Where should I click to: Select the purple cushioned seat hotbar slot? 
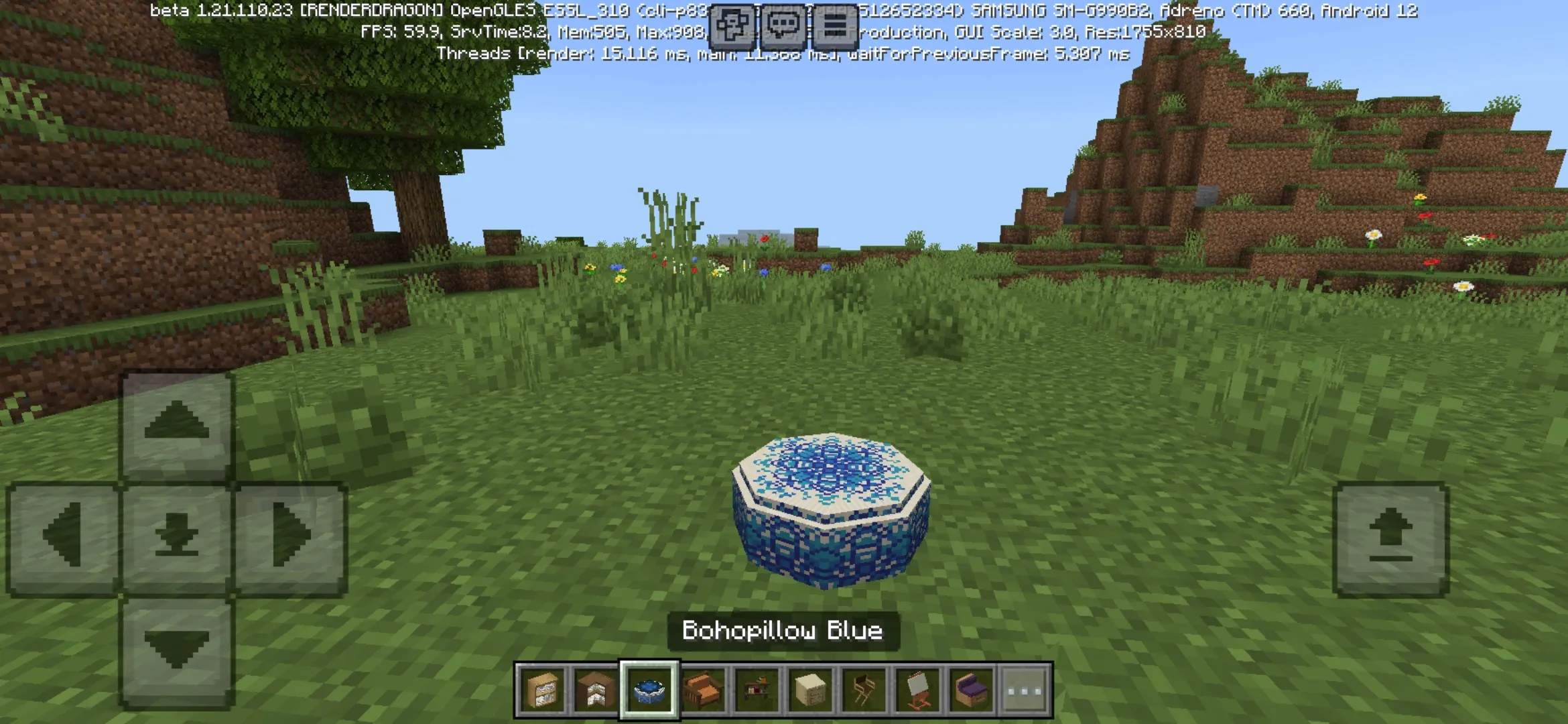point(971,690)
